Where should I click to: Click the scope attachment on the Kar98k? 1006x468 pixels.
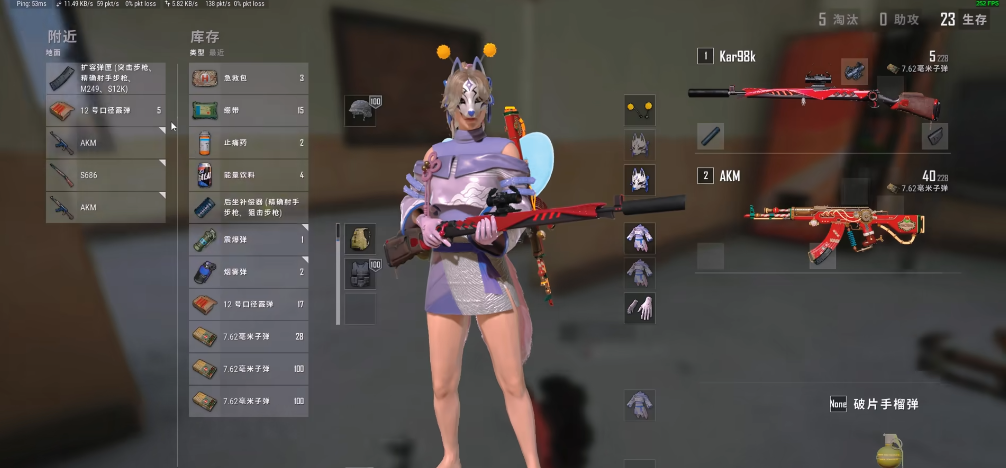[x=854, y=69]
